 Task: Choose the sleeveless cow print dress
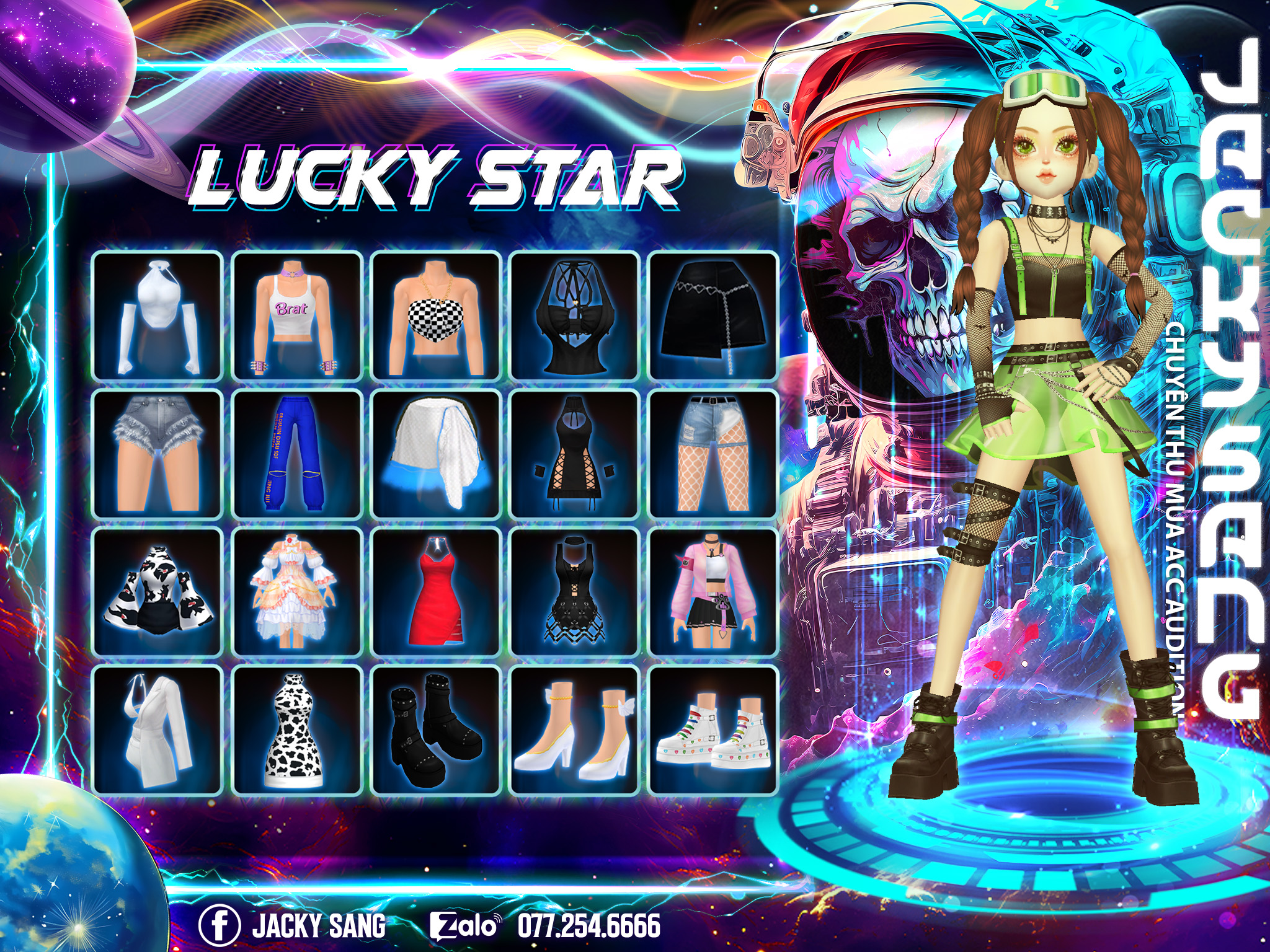tap(296, 730)
